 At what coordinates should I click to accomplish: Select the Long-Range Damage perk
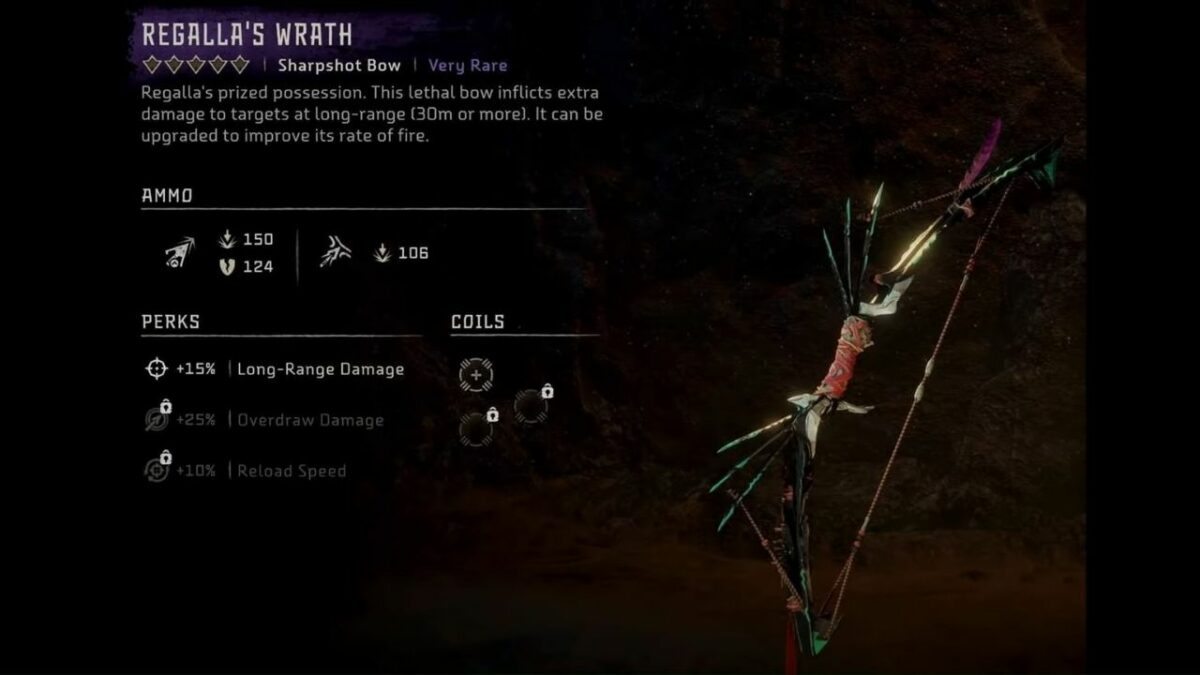[274, 369]
